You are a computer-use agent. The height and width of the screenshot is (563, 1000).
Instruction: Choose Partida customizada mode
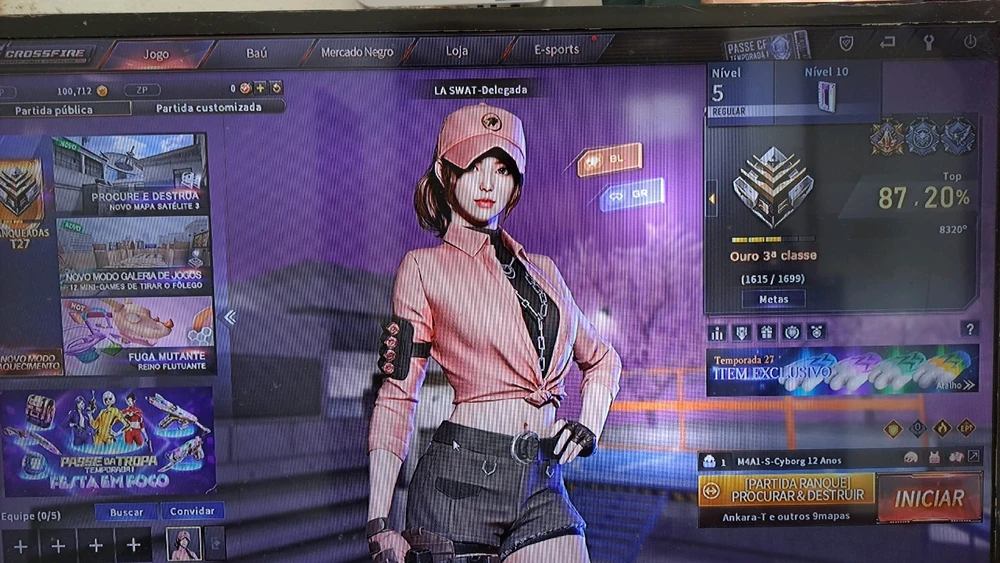[x=208, y=107]
